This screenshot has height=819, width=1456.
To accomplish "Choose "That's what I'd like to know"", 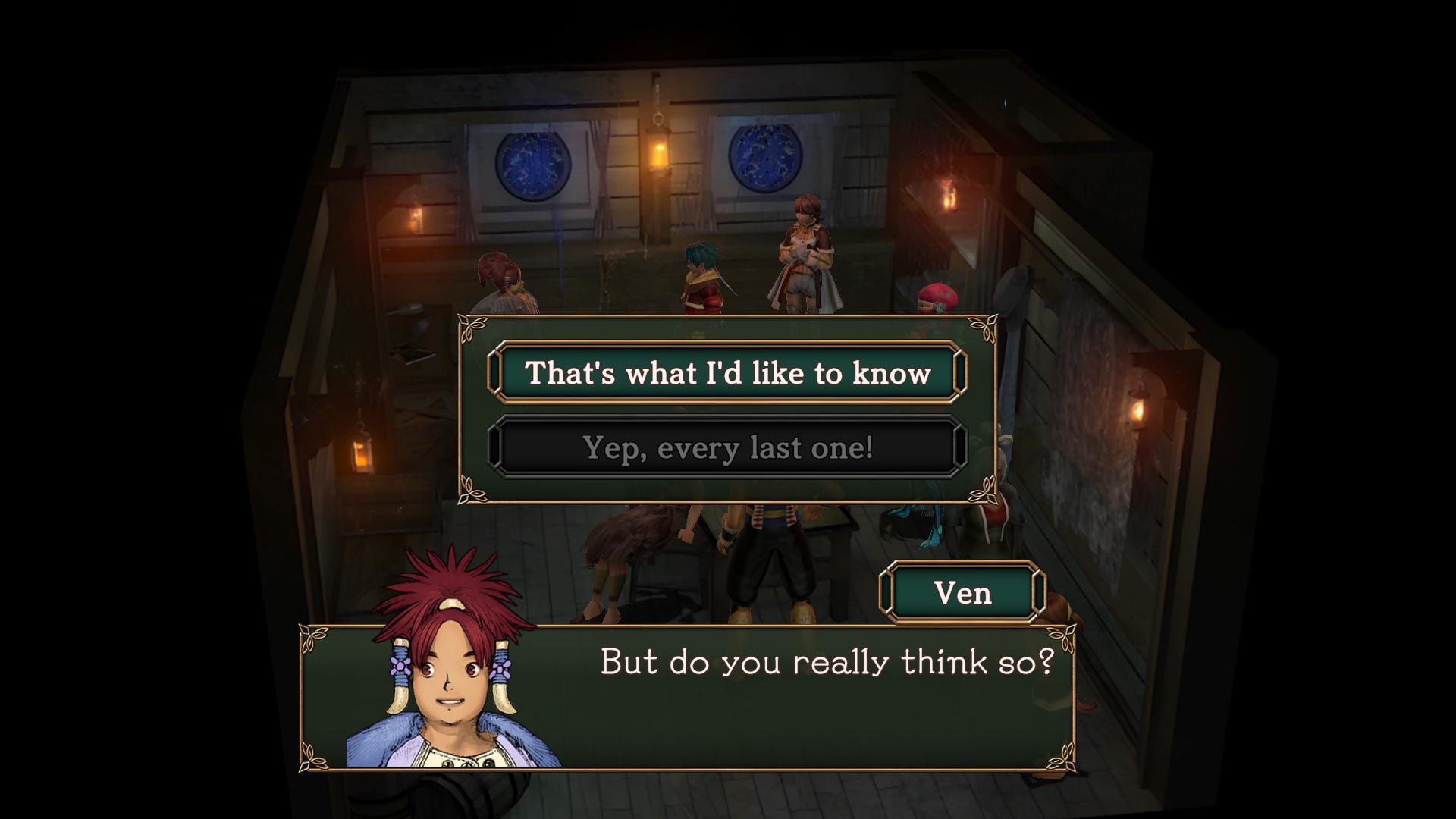I will 727,372.
